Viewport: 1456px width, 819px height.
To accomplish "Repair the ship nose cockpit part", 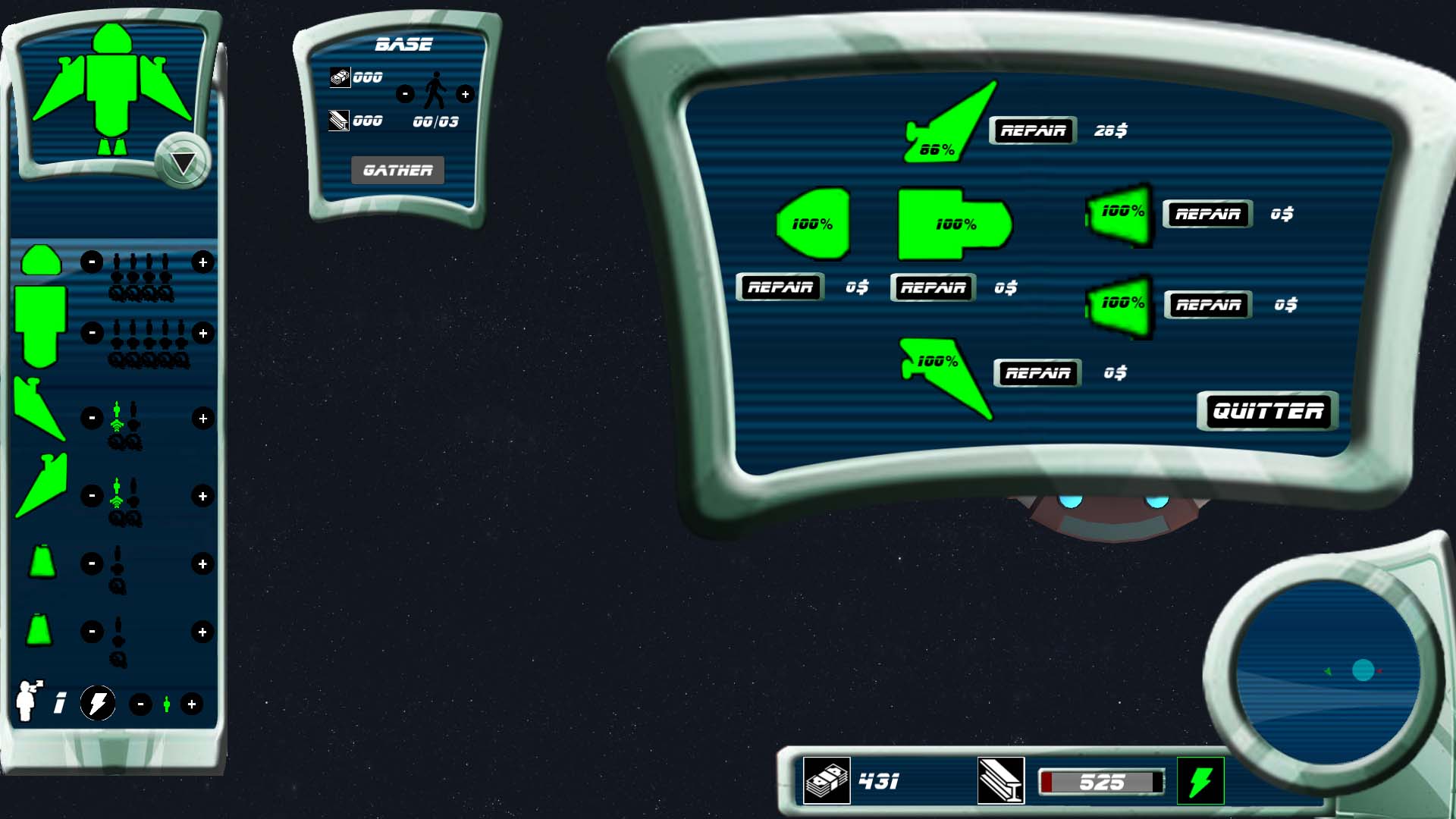I will [x=780, y=287].
